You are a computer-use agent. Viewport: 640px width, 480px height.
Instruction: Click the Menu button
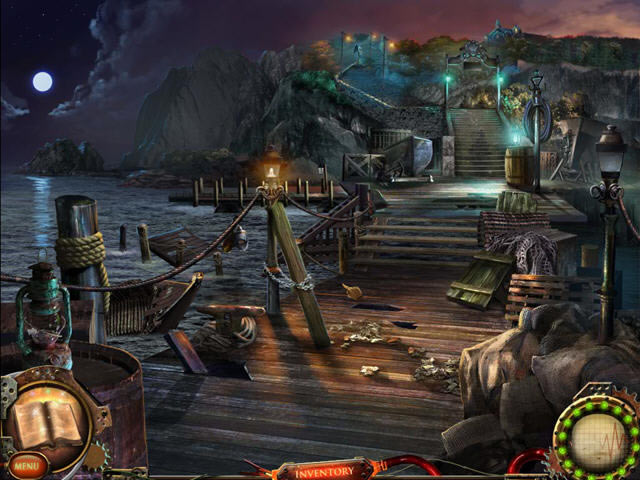27,465
